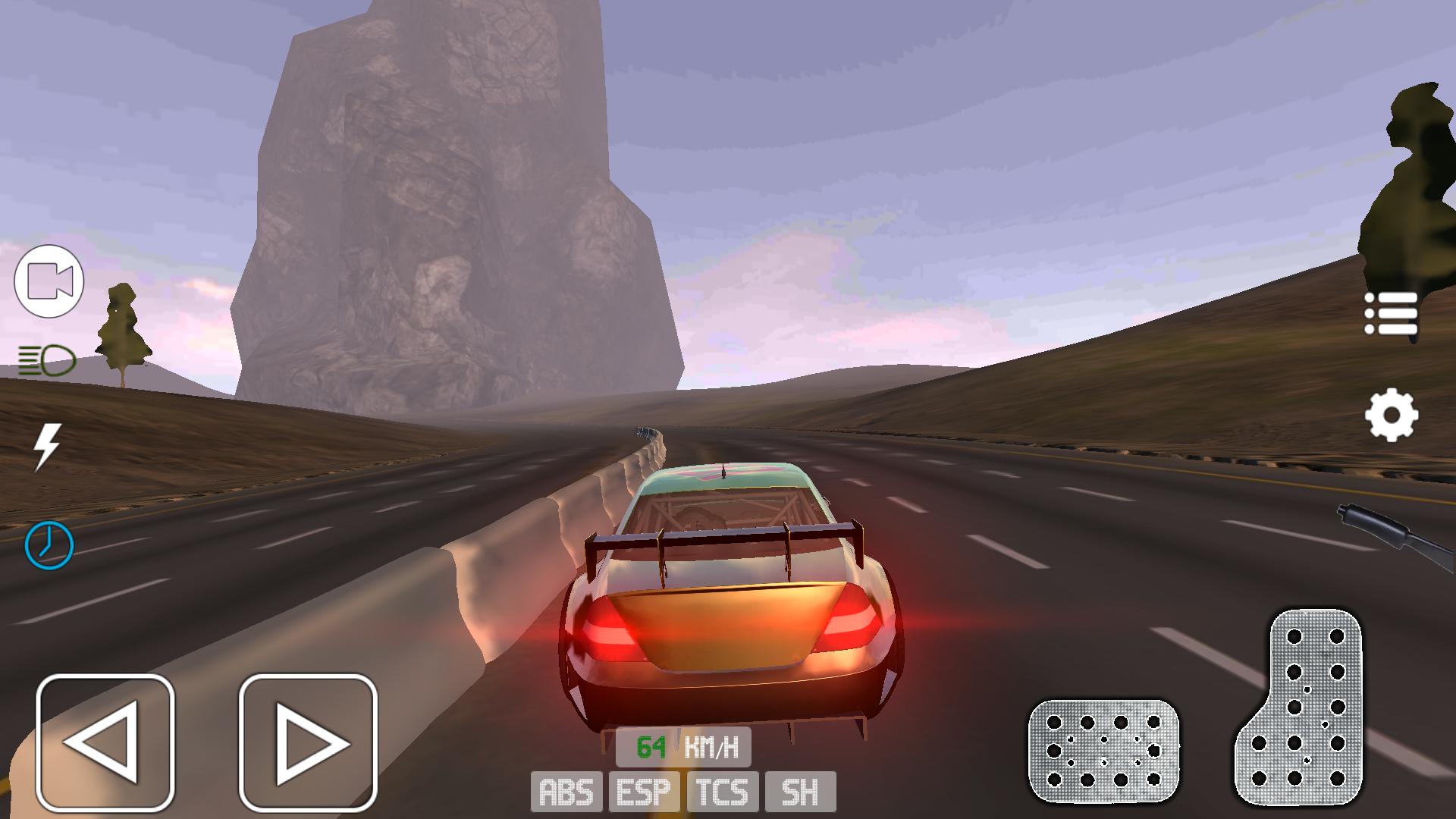
Task: Toggle the ESP assist
Action: pyautogui.click(x=644, y=792)
